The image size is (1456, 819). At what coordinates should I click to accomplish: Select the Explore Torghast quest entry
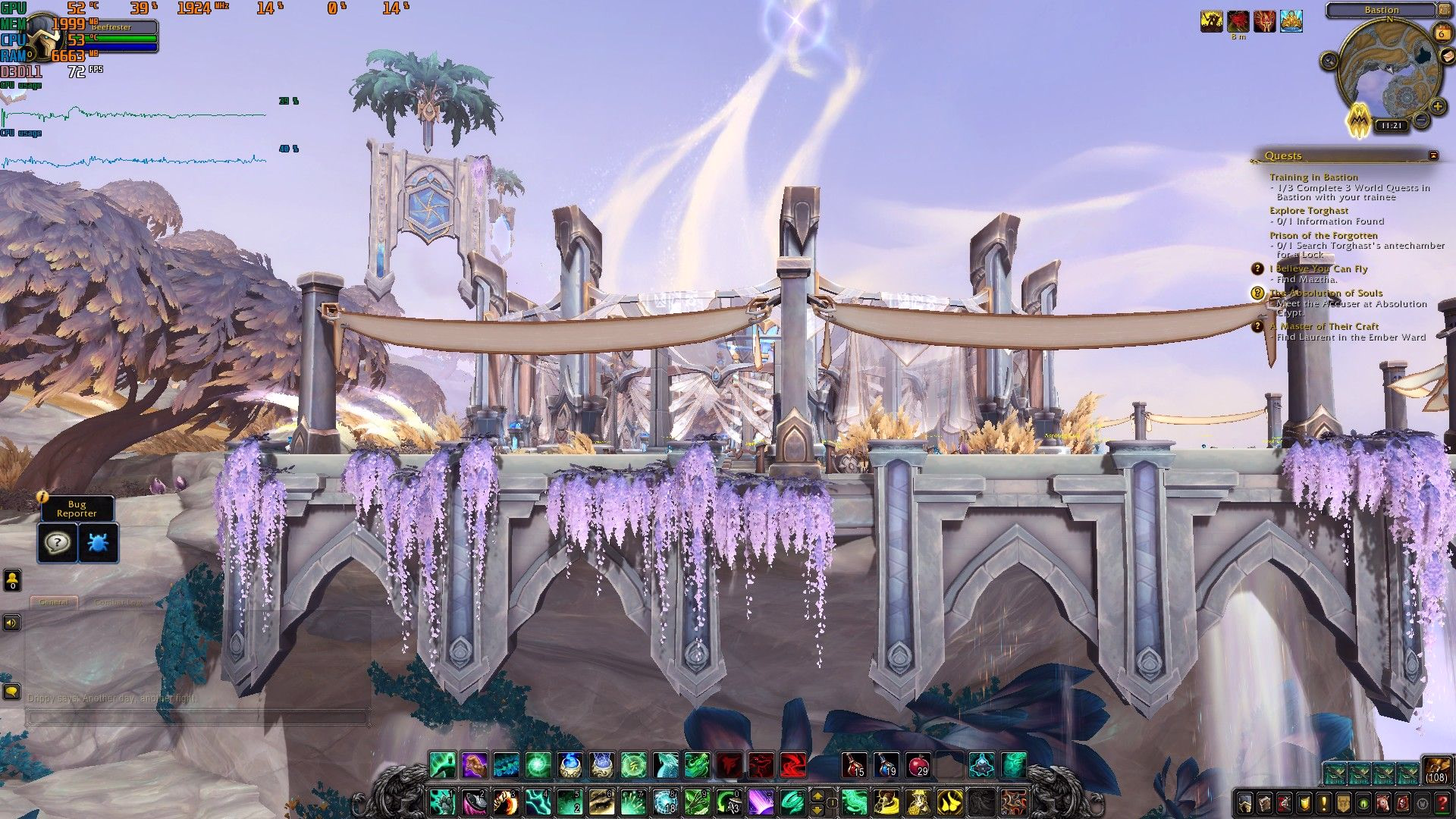click(x=1309, y=211)
